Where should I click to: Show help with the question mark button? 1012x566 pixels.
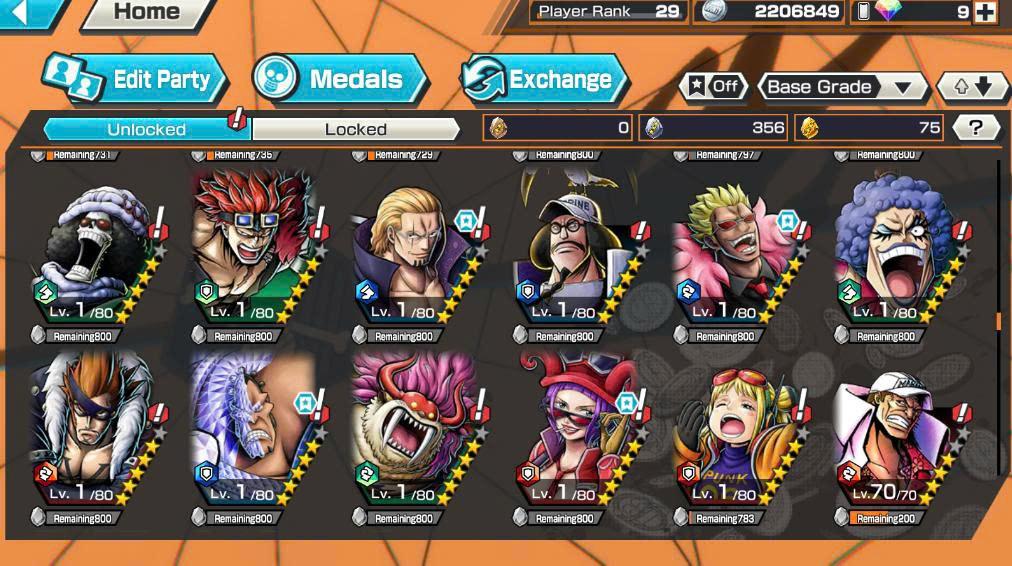point(976,128)
